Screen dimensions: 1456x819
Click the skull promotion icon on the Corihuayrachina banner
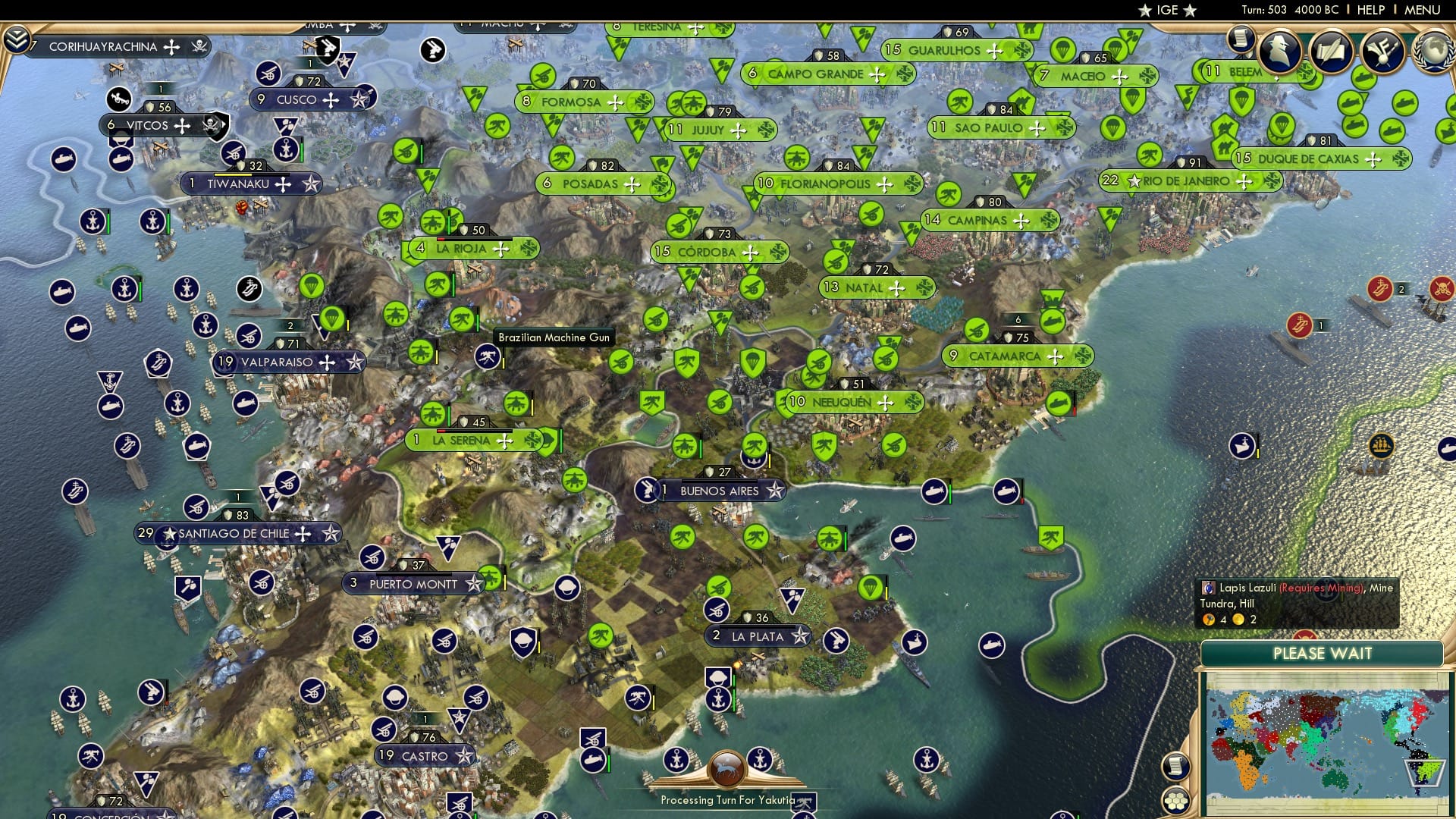[199, 47]
